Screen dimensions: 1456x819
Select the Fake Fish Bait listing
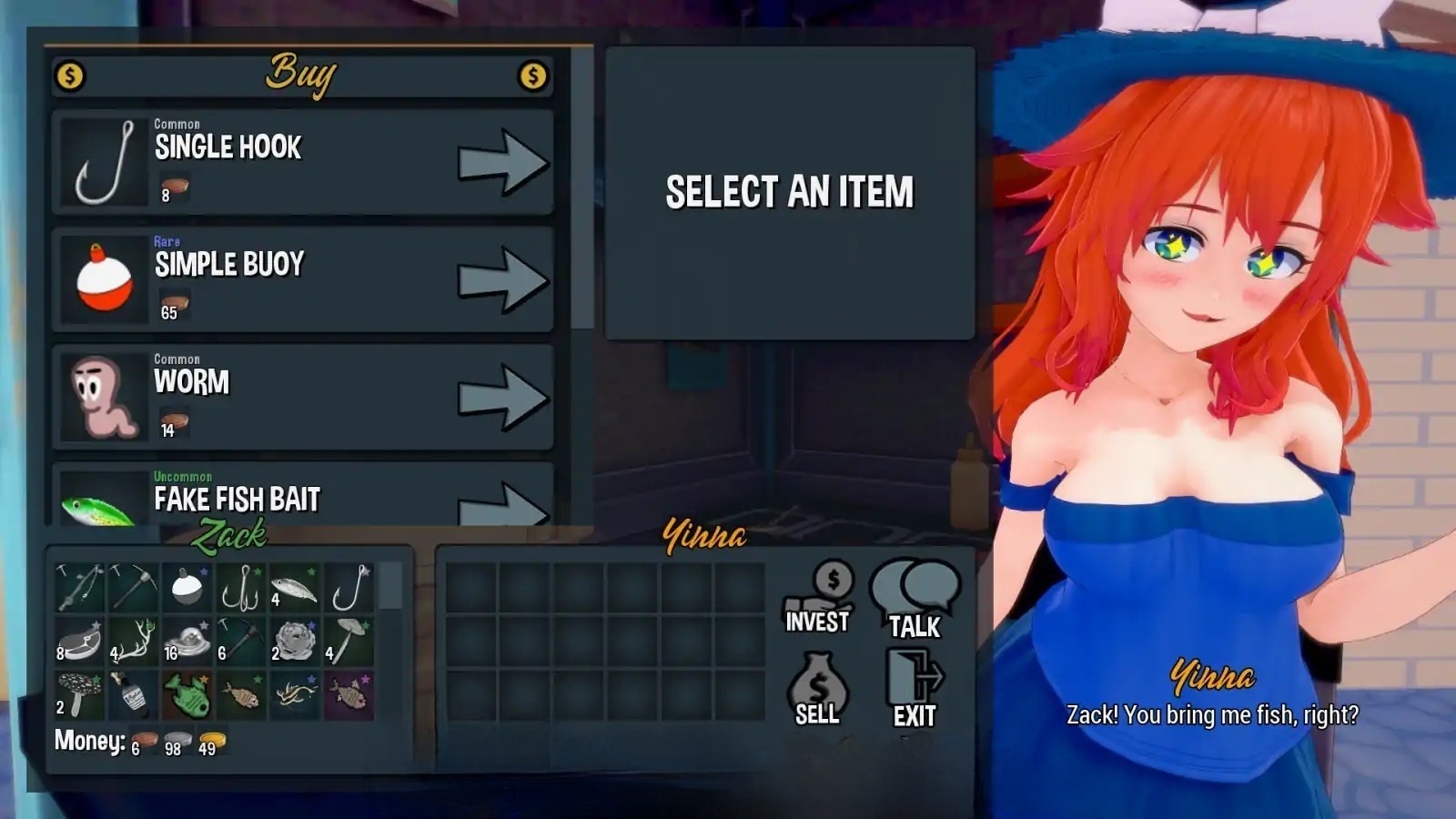click(302, 496)
